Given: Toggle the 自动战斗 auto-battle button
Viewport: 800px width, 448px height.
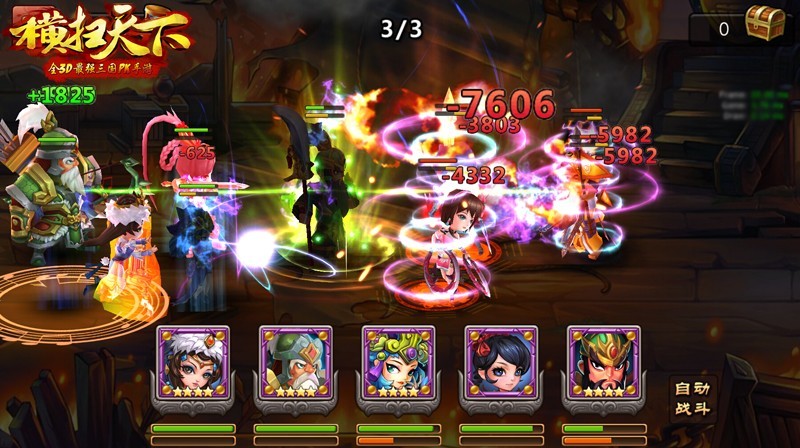Looking at the screenshot, I should click(690, 399).
